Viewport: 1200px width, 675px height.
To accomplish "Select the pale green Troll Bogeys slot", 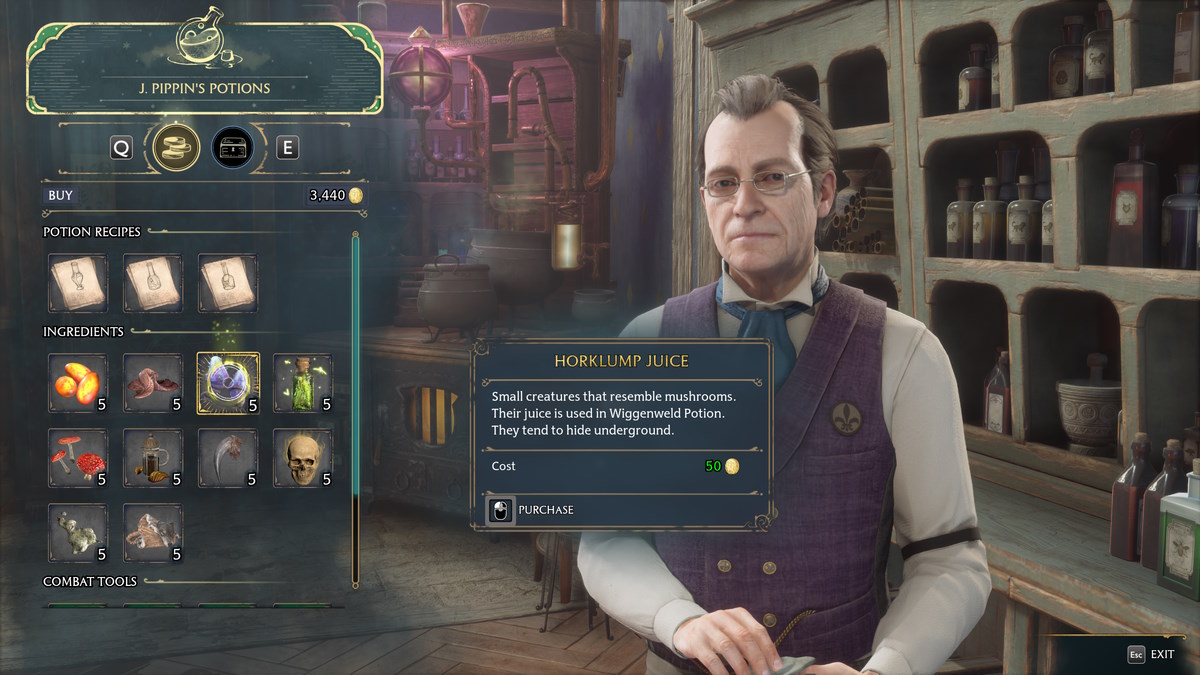I will tap(78, 532).
